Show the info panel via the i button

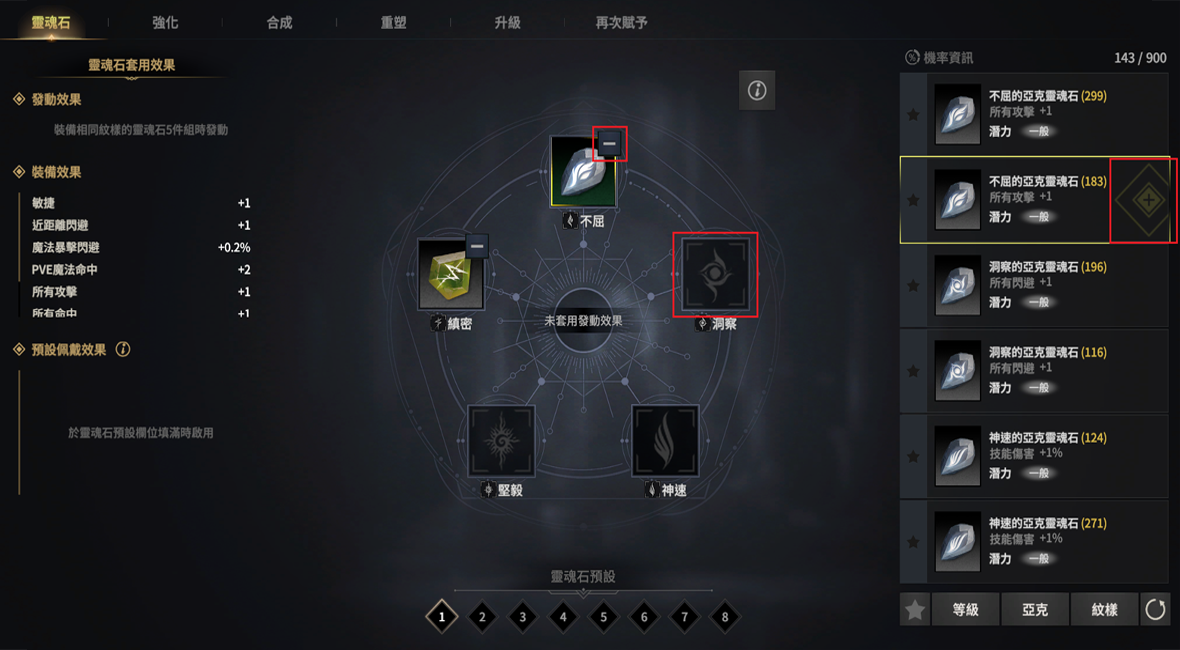pyautogui.click(x=757, y=91)
